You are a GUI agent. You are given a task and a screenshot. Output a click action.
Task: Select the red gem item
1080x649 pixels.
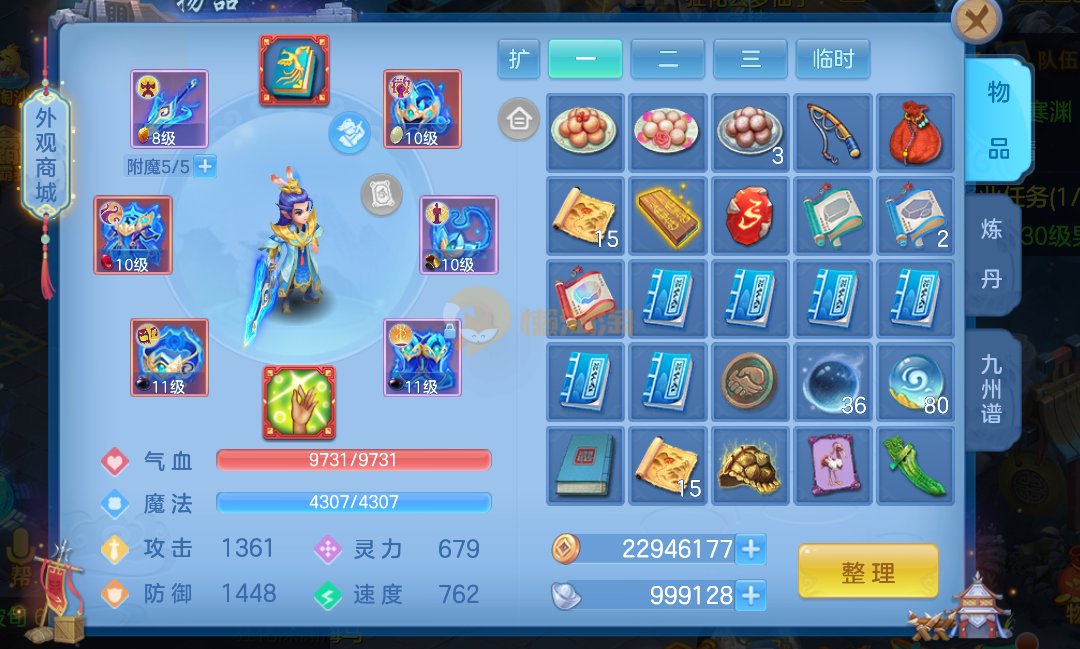pos(750,216)
